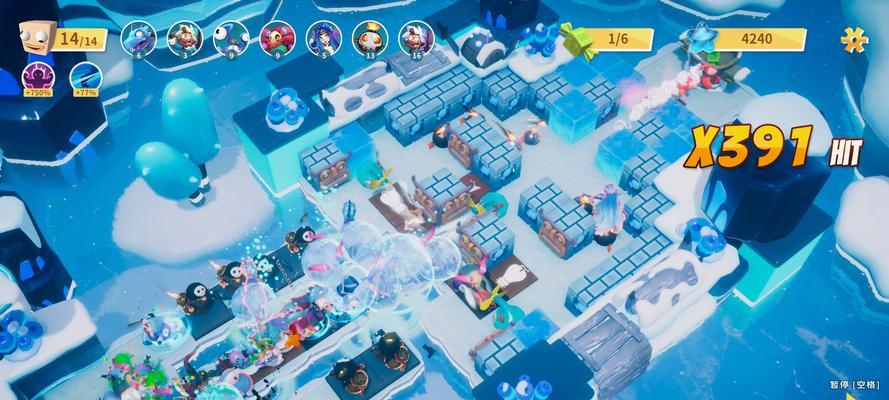This screenshot has width=889, height=400.
Task: Click the purple +750% buff icon
Action: [37, 76]
